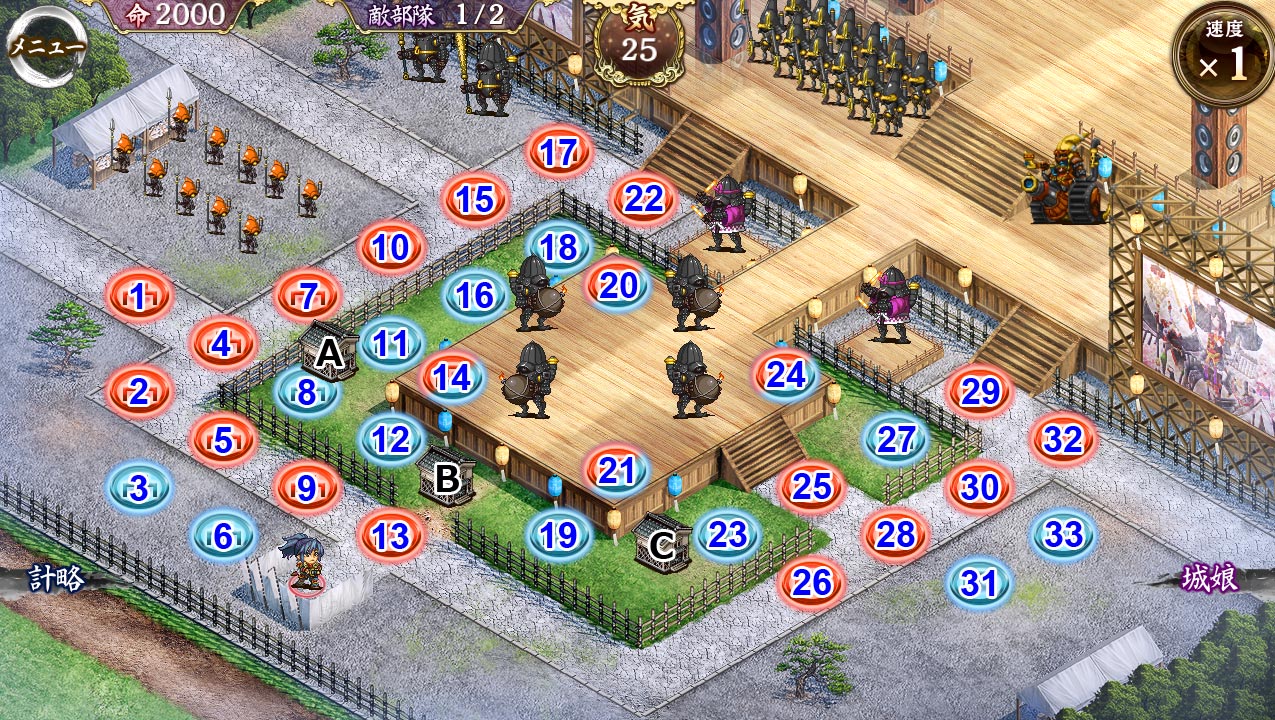This screenshot has height=720, width=1275.
Task: Select red deployment tile 24
Action: coord(786,375)
